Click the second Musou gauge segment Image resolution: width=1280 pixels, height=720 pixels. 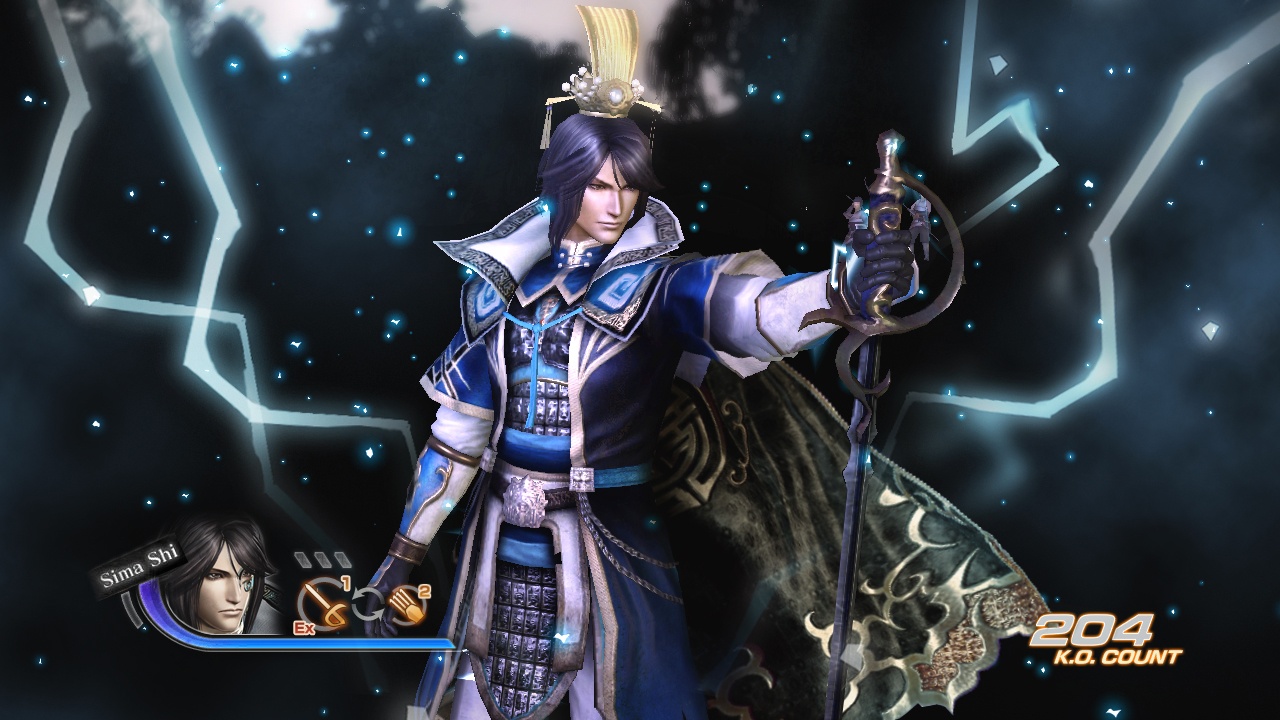click(x=321, y=558)
